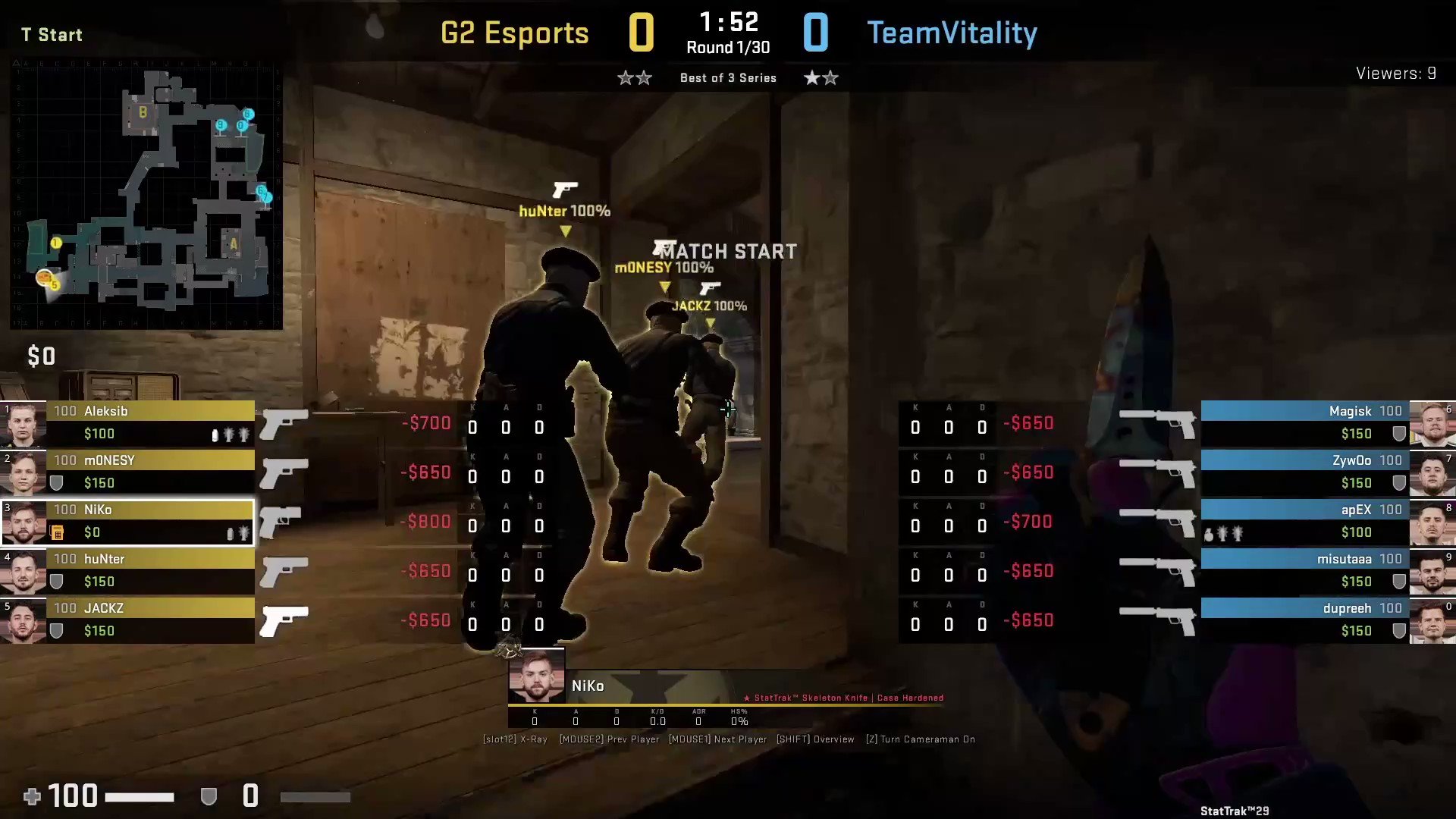Turn Cameraman mode on
This screenshot has width=1456, height=819.
922,739
